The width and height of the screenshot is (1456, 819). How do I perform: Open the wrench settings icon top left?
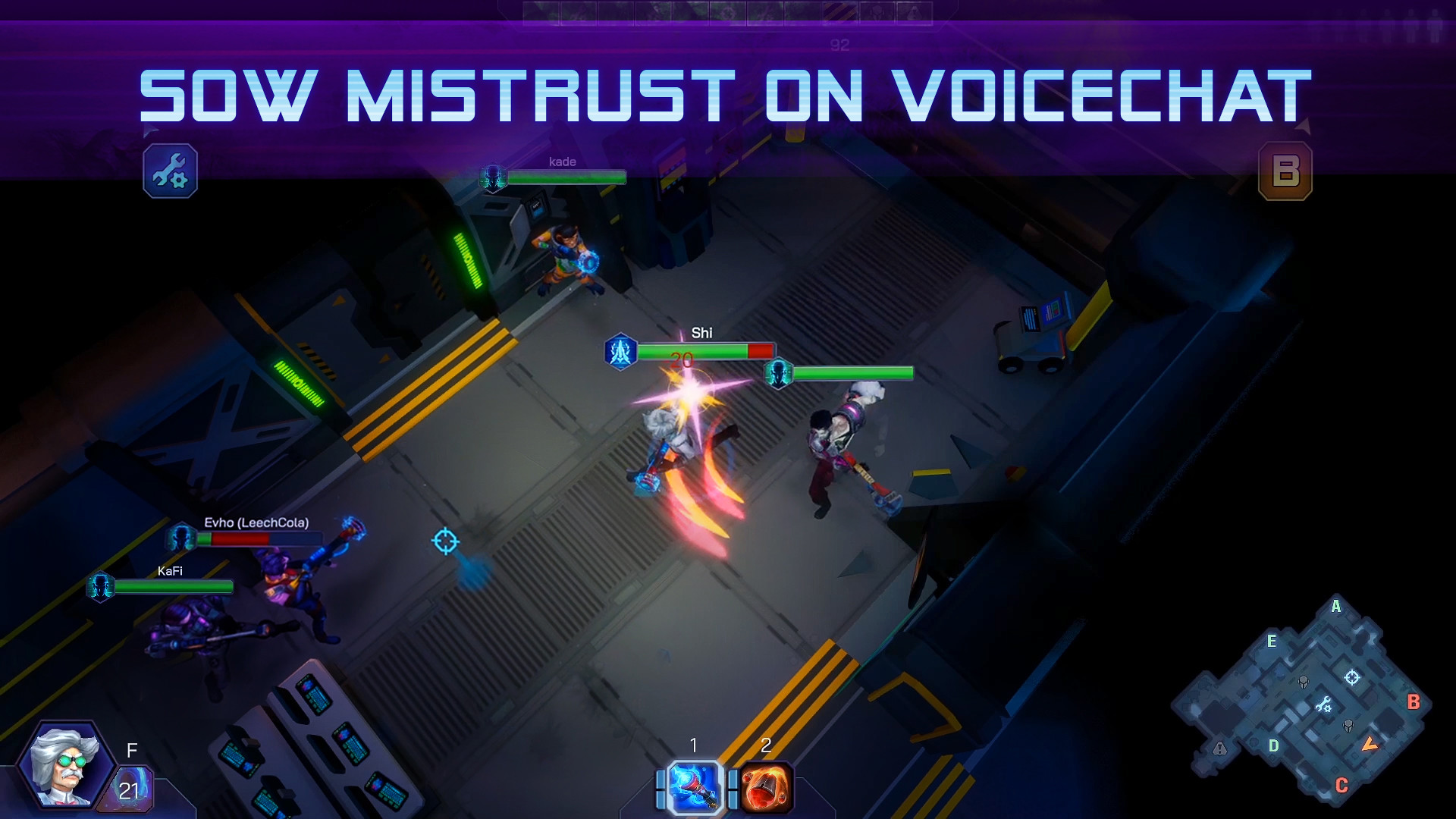click(170, 172)
